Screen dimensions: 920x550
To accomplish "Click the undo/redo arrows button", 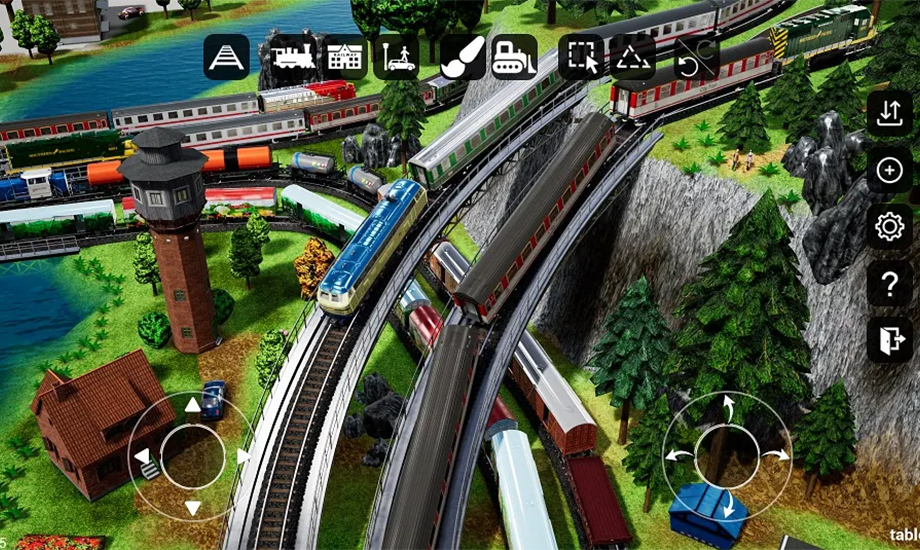I will [696, 59].
